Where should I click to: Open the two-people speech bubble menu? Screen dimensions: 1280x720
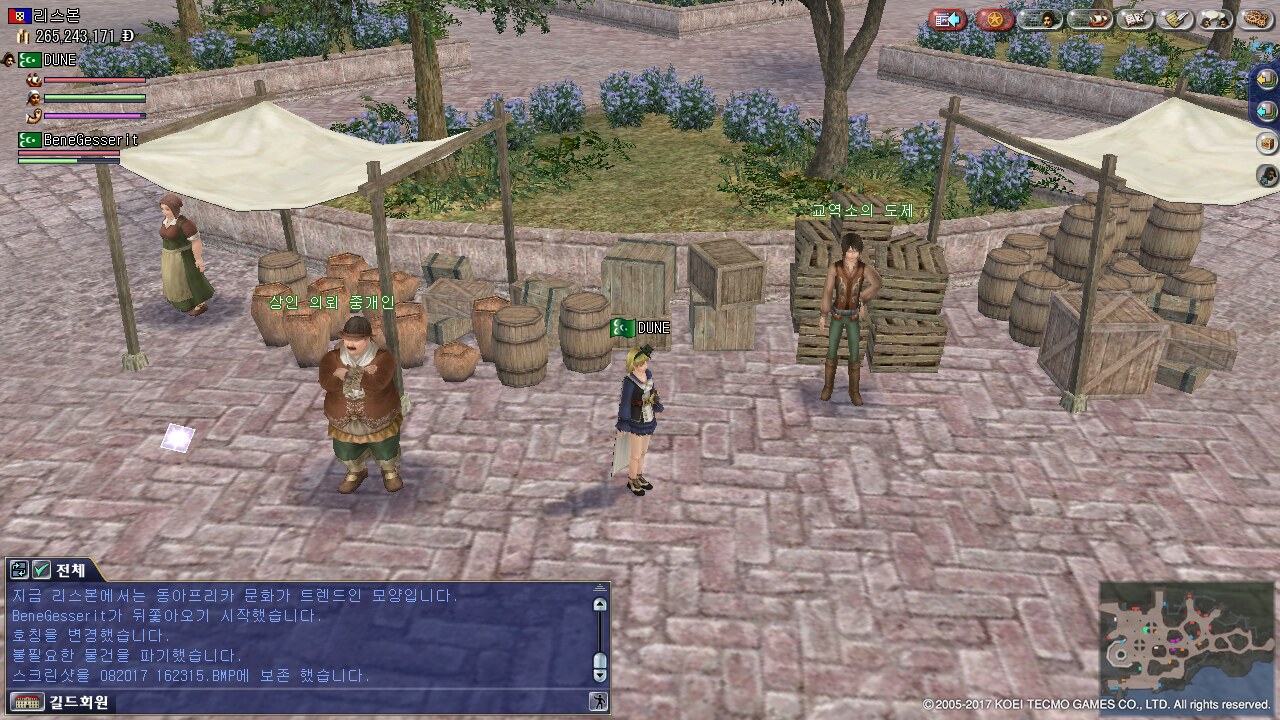(1216, 19)
